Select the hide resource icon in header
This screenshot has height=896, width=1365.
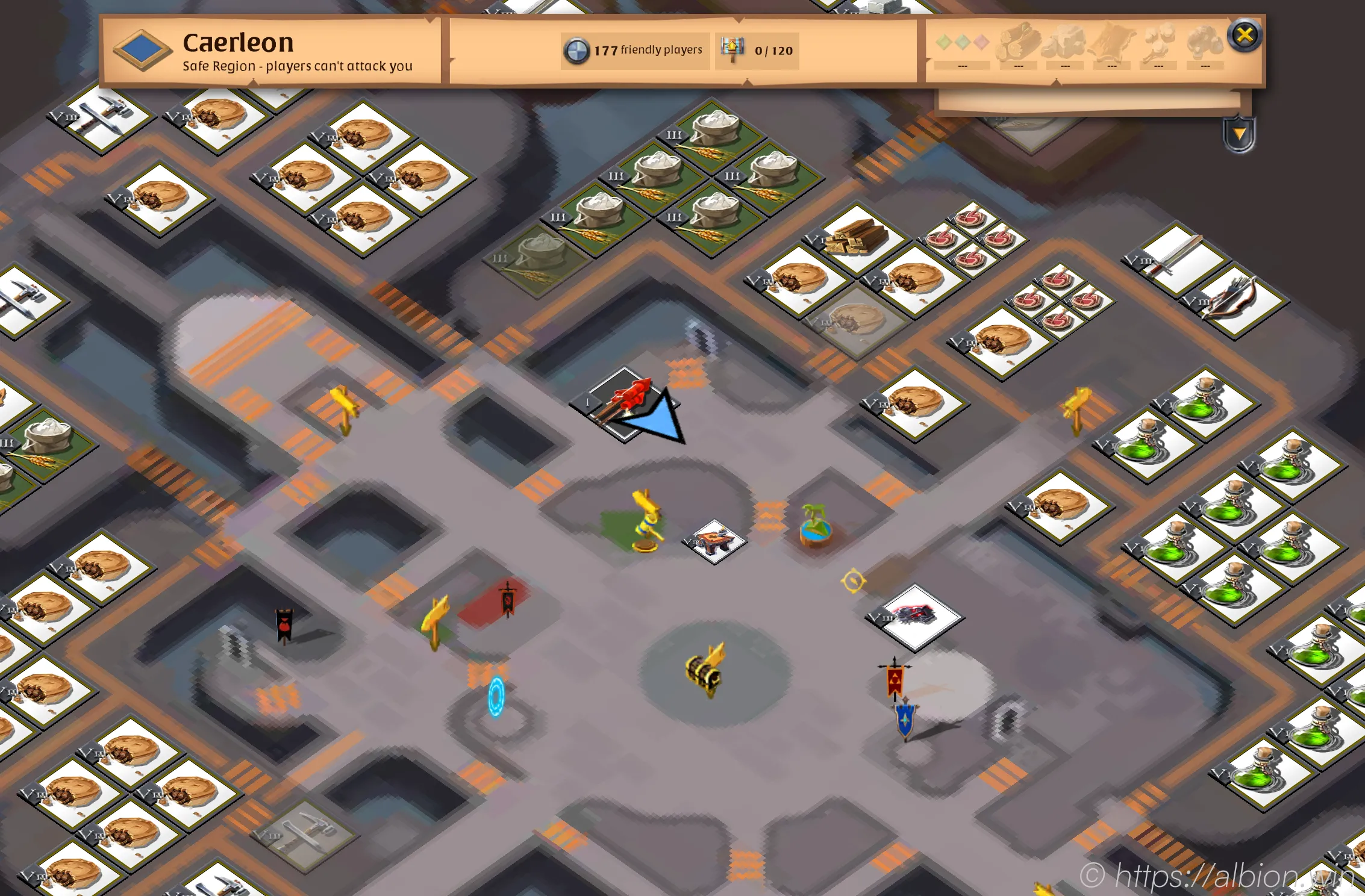click(1112, 42)
